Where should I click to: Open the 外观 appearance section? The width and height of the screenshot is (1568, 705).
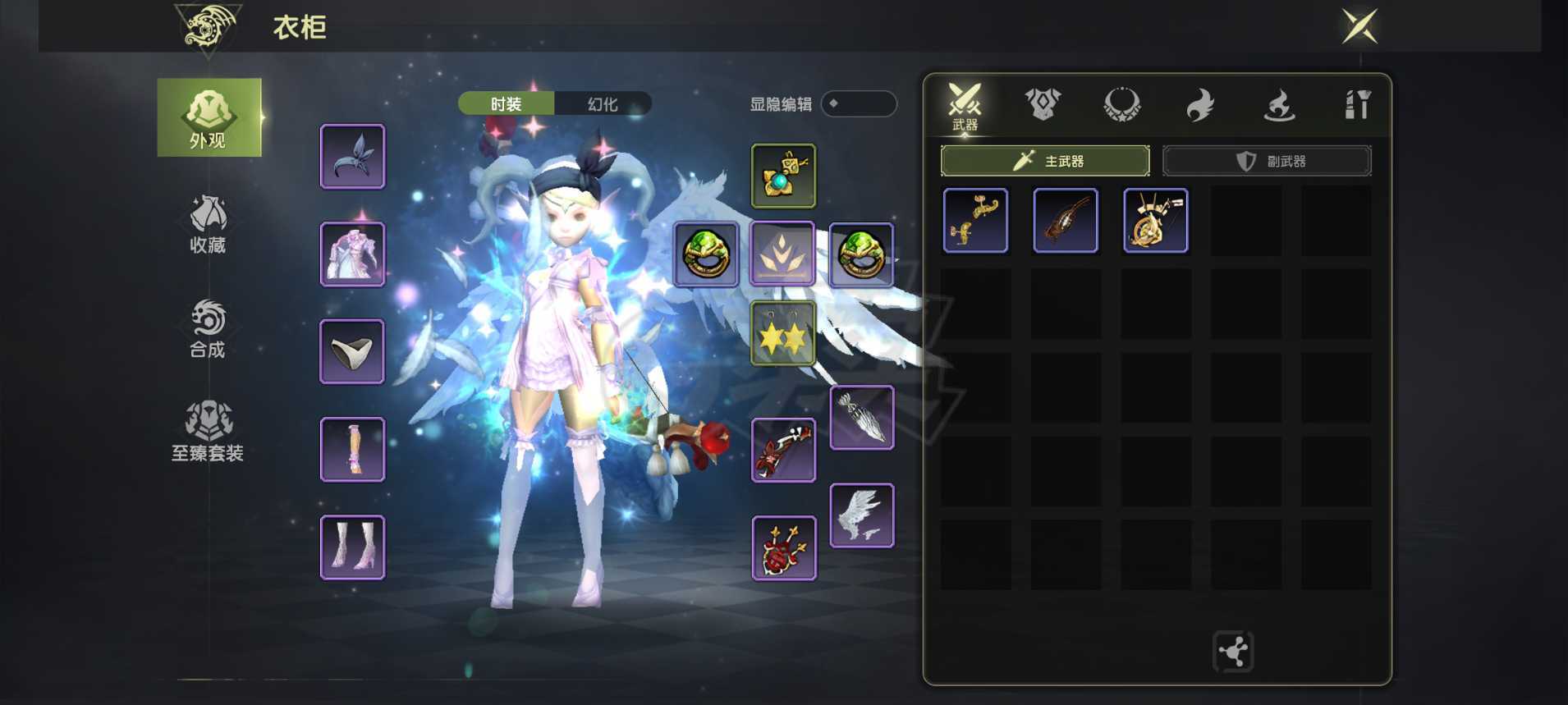coord(209,117)
